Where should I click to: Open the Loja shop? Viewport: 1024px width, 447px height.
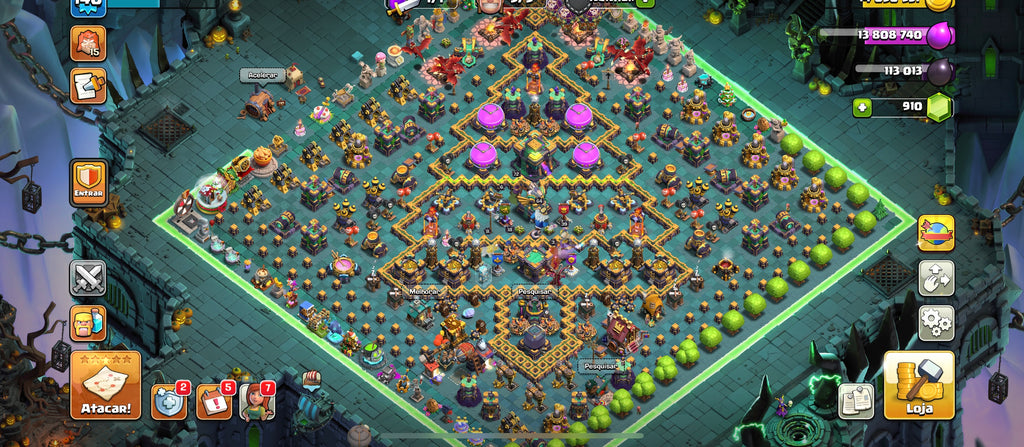[x=919, y=385]
